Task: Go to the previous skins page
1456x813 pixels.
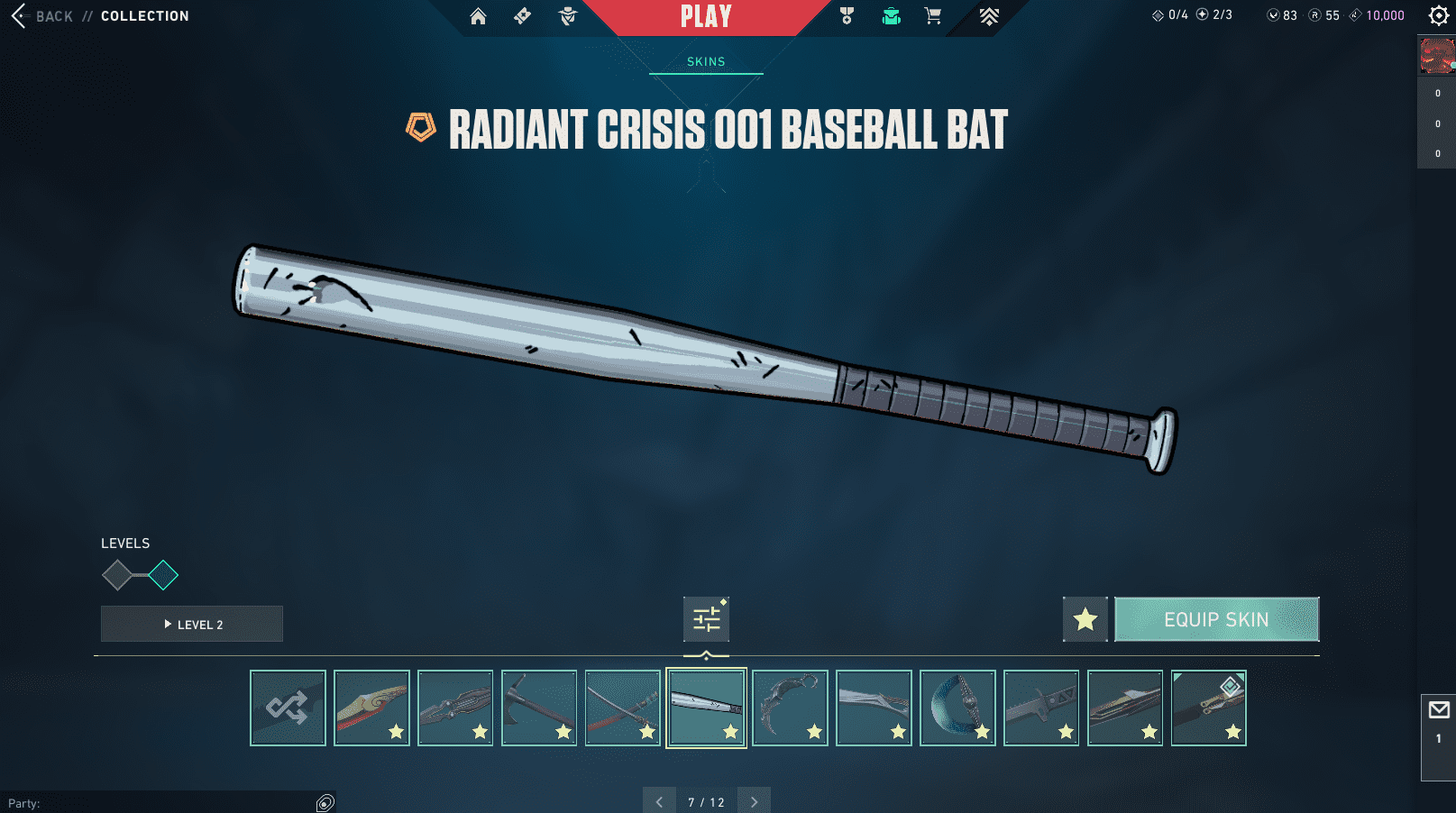Action: (x=659, y=801)
